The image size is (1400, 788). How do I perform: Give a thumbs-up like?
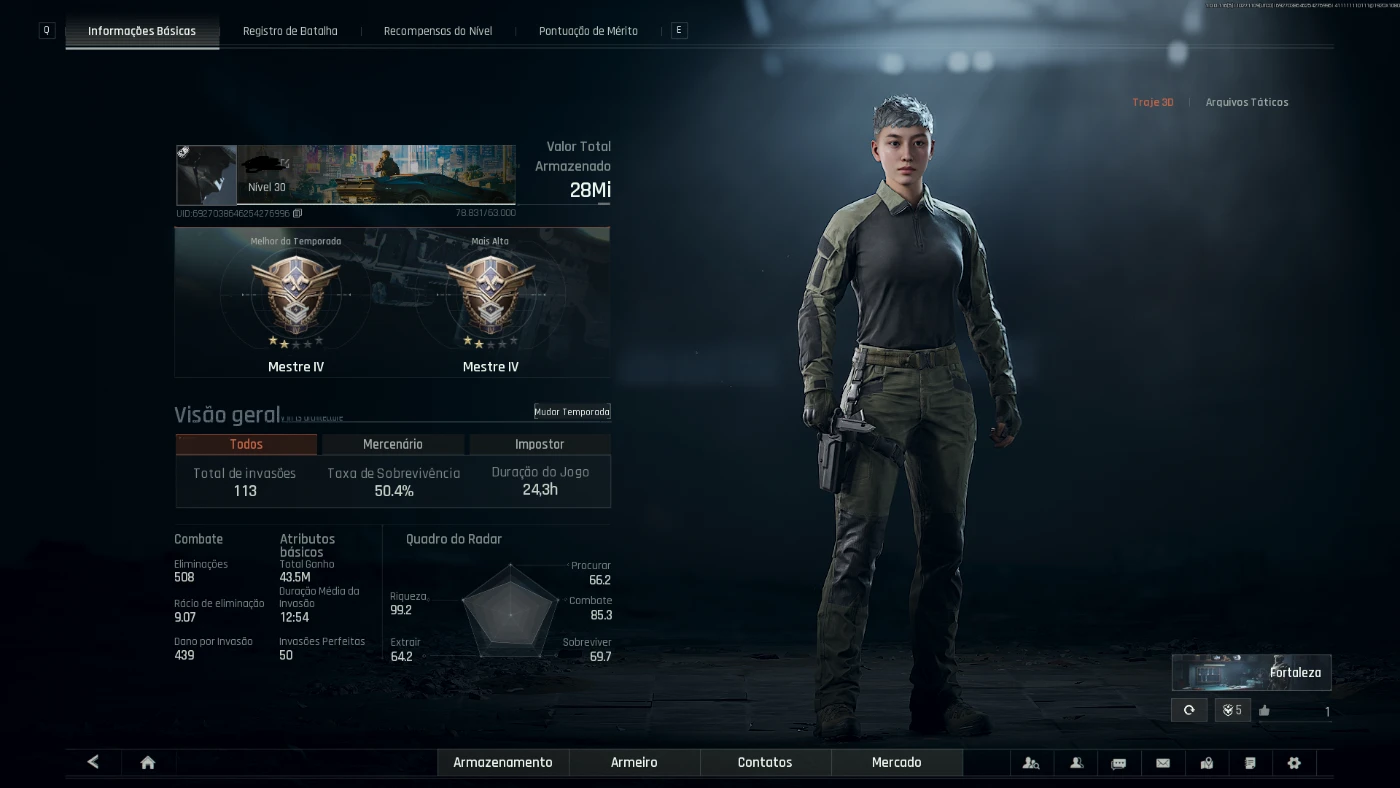coord(1264,711)
